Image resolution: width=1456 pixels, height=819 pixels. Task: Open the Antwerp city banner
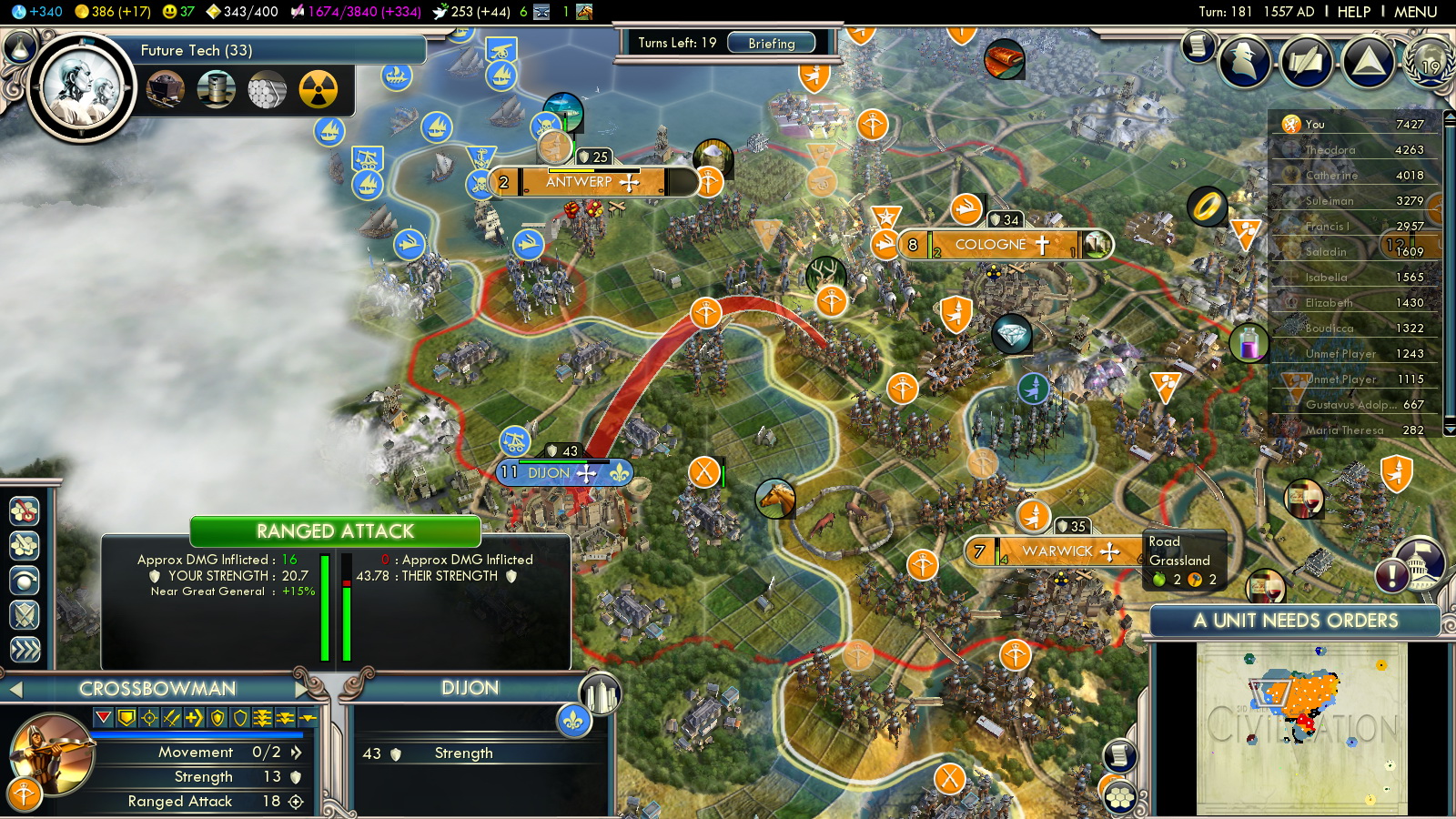[x=579, y=182]
